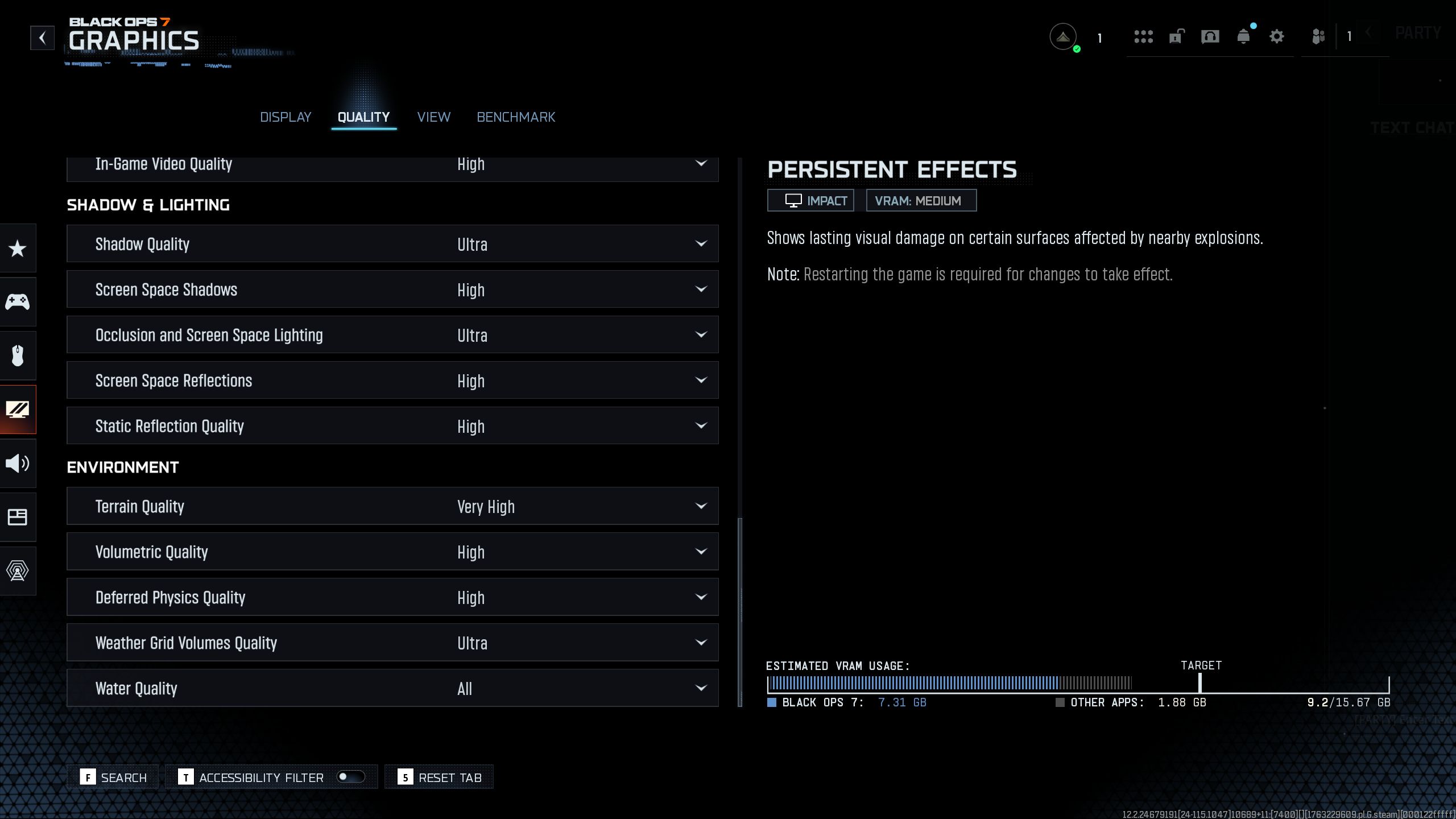This screenshot has height=819, width=1456.
Task: Open the Search function
Action: (114, 777)
